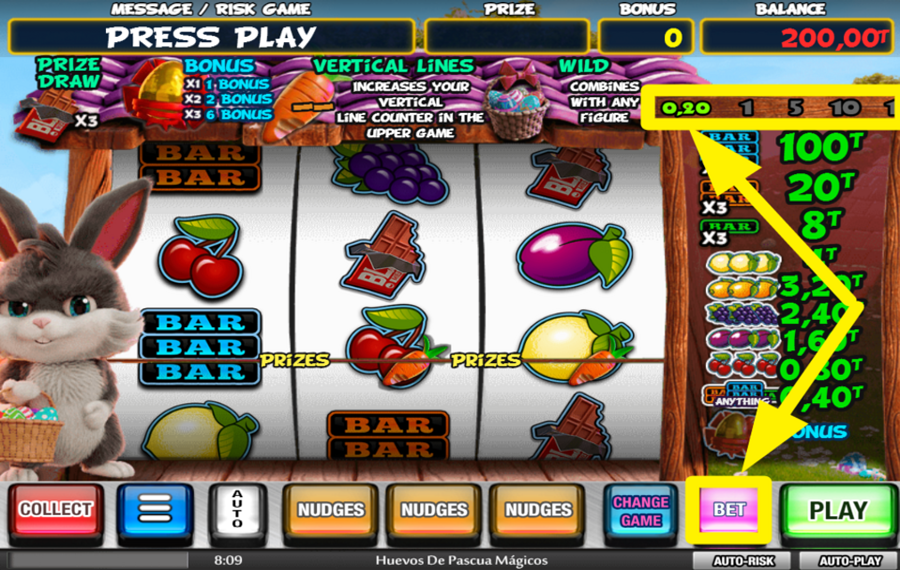Open the blue three-line menu
The height and width of the screenshot is (570, 900).
pos(155,510)
